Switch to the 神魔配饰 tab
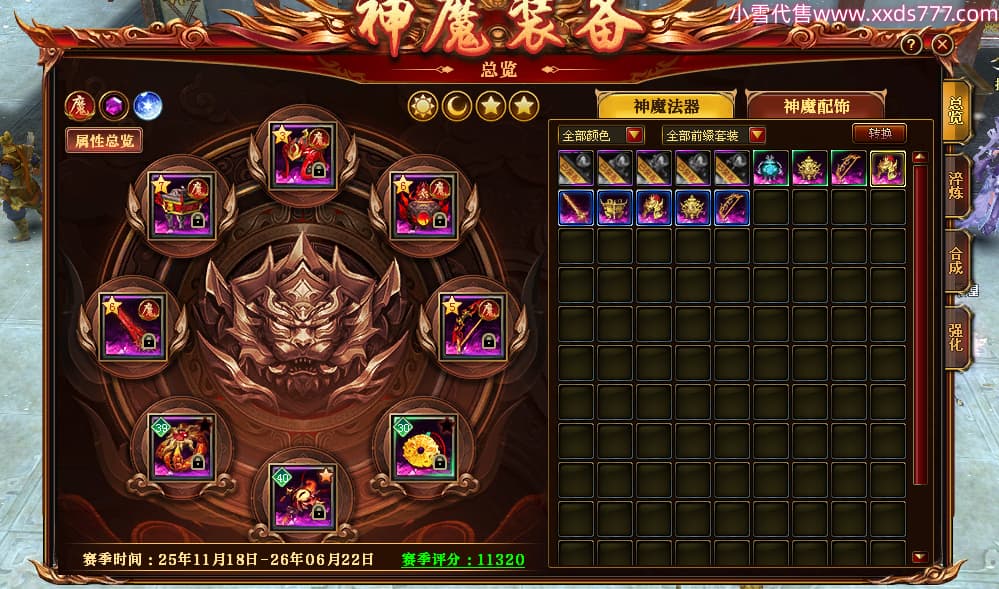The height and width of the screenshot is (589, 999). pyautogui.click(x=816, y=106)
